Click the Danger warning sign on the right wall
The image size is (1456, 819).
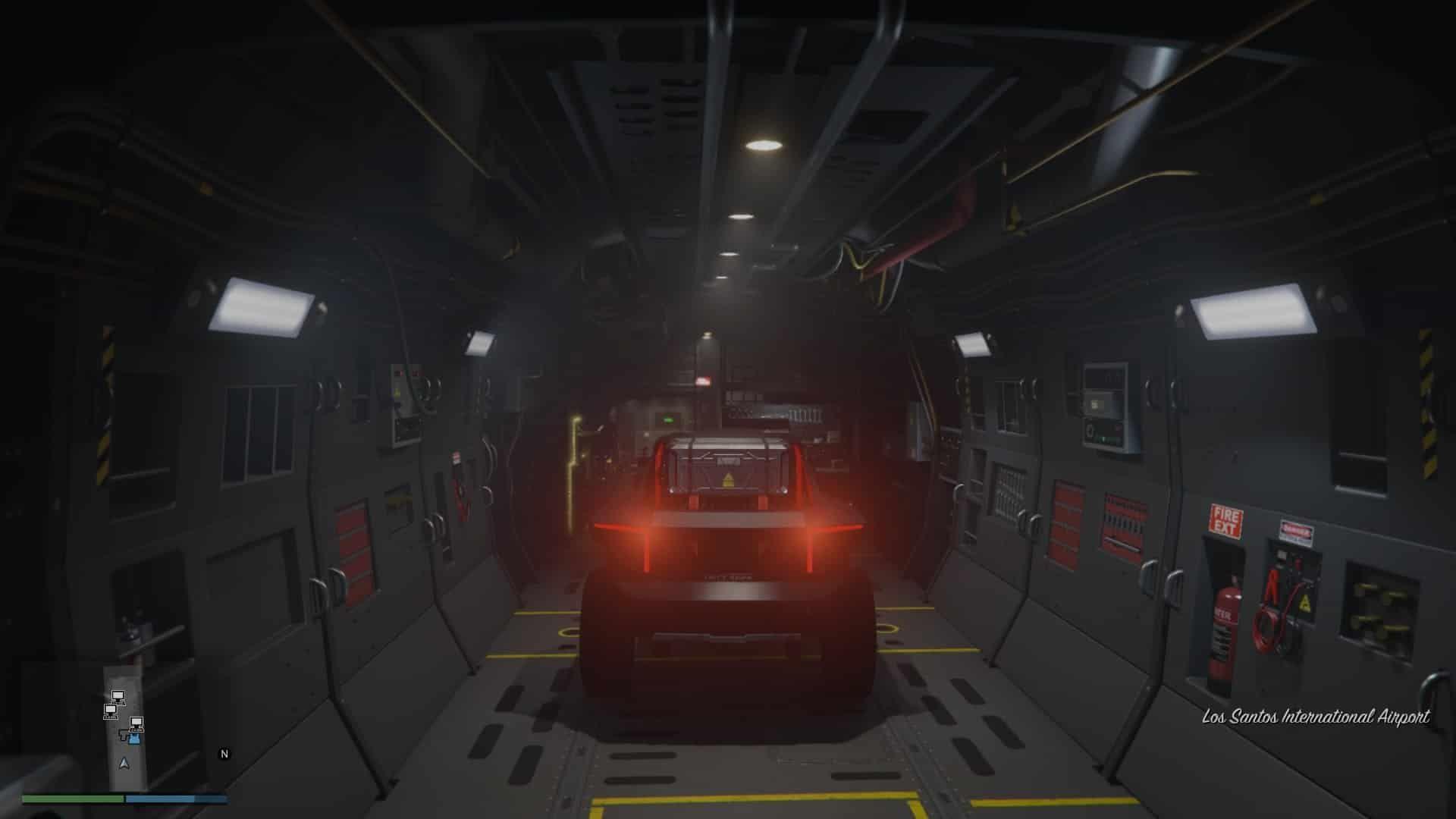pyautogui.click(x=1297, y=531)
